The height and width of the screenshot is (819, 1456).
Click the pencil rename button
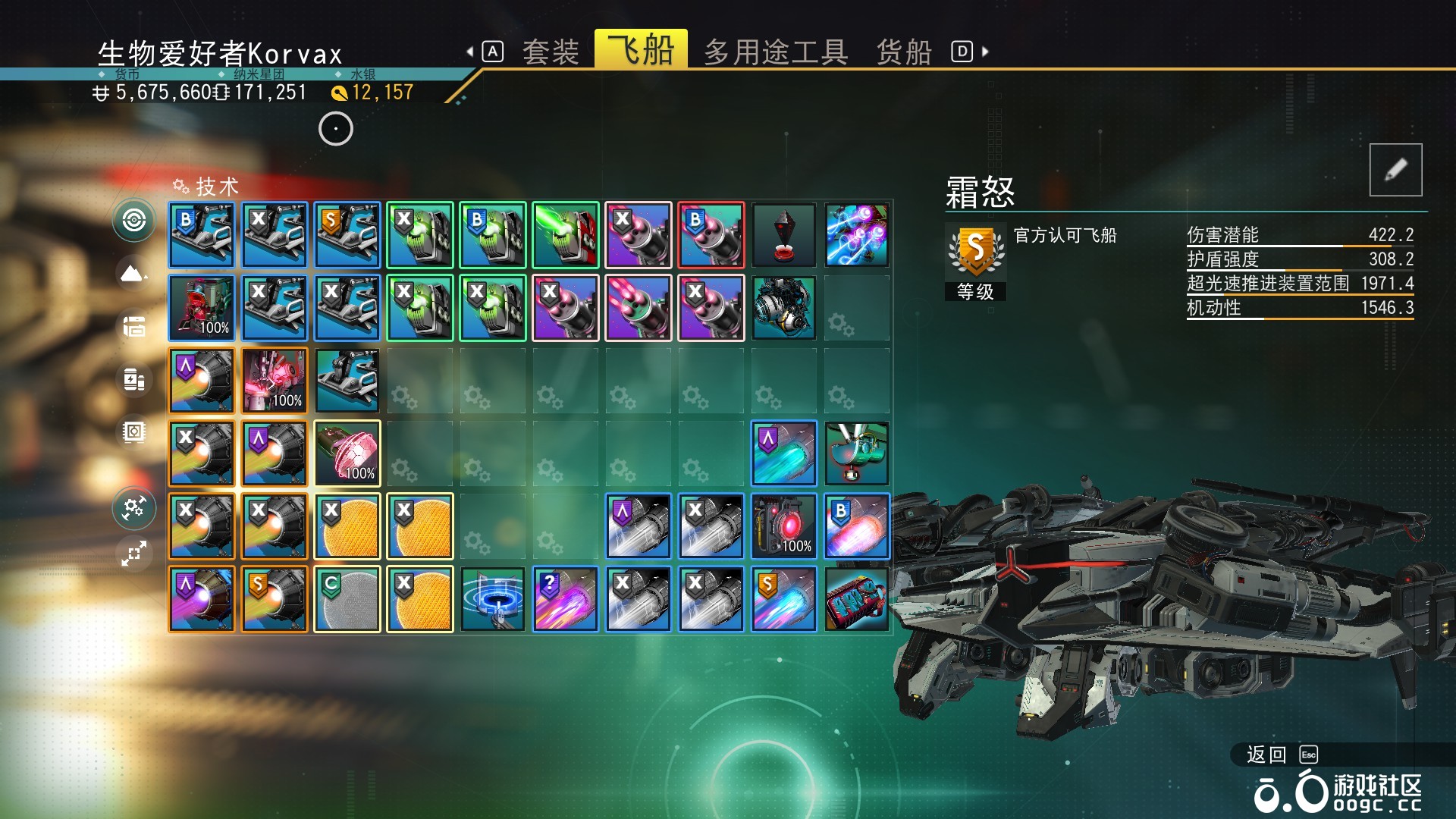[x=1395, y=170]
